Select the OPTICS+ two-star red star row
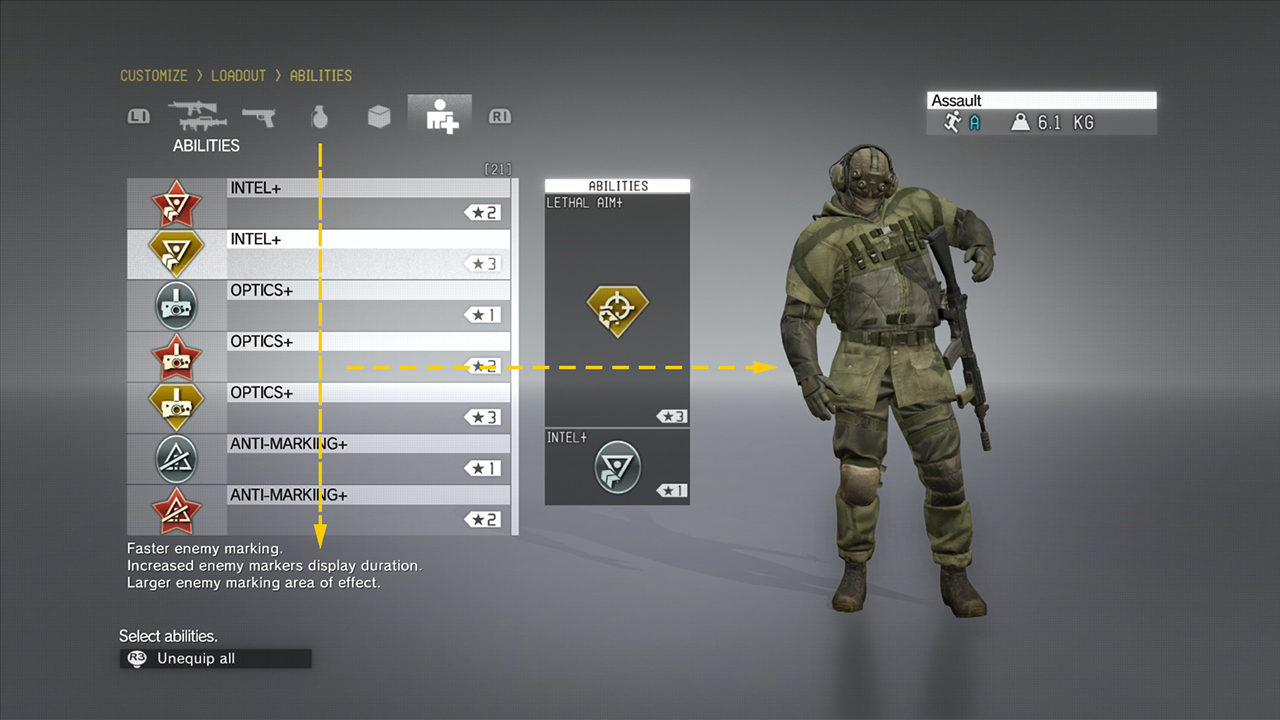The height and width of the screenshot is (720, 1280). click(318, 356)
